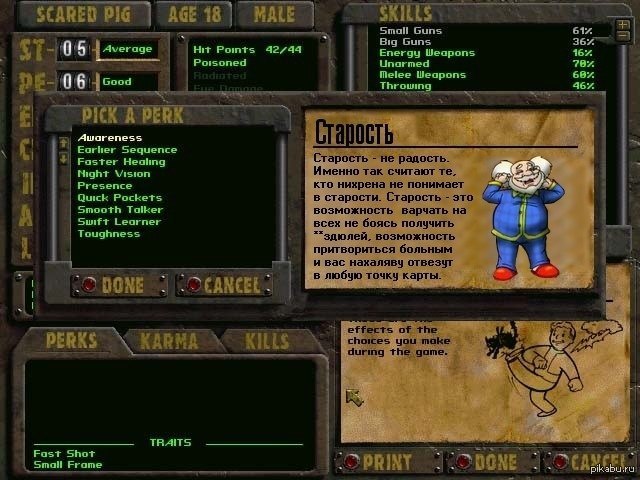
Task: Choose the Earlier Sequence perk
Action: coord(127,150)
